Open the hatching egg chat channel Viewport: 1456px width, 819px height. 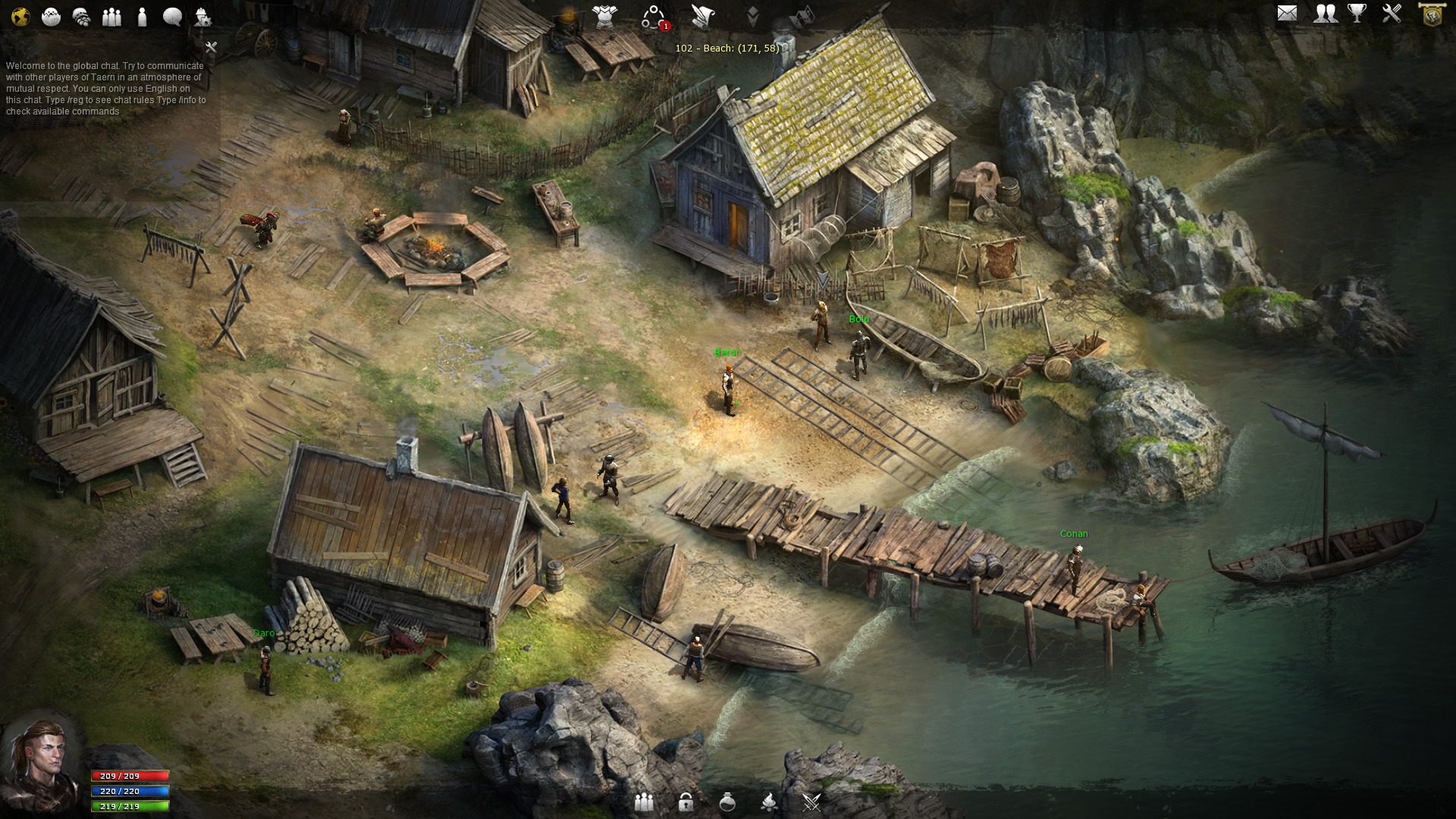click(51, 16)
